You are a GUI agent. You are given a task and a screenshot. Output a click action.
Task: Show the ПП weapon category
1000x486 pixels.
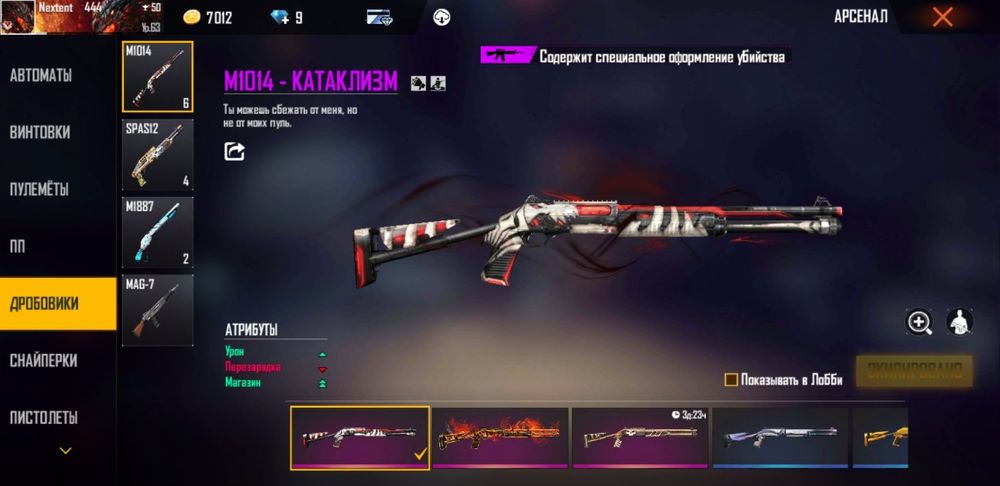(18, 246)
